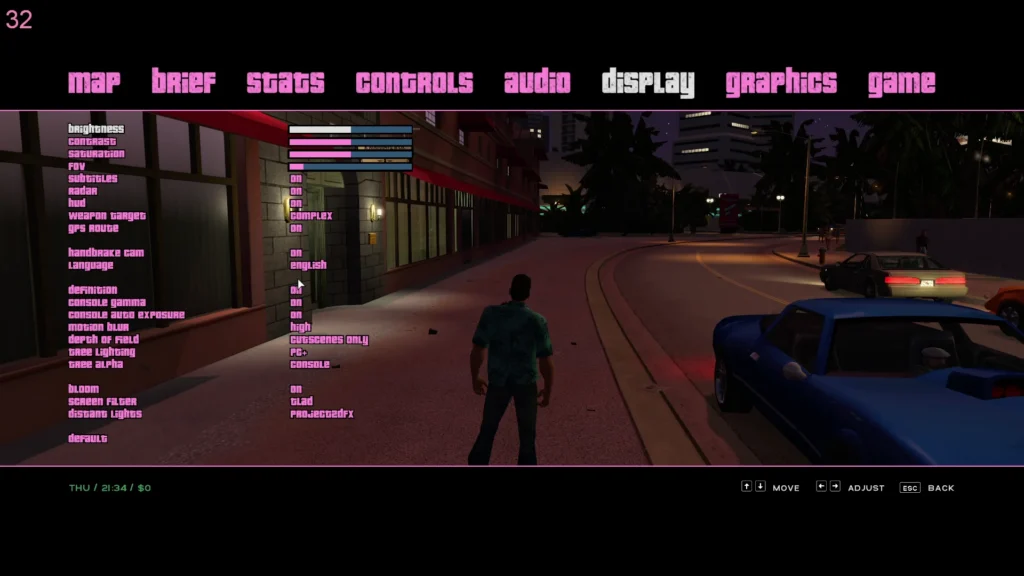Switch to the Brief tab
The height and width of the screenshot is (576, 1024).
pos(183,82)
